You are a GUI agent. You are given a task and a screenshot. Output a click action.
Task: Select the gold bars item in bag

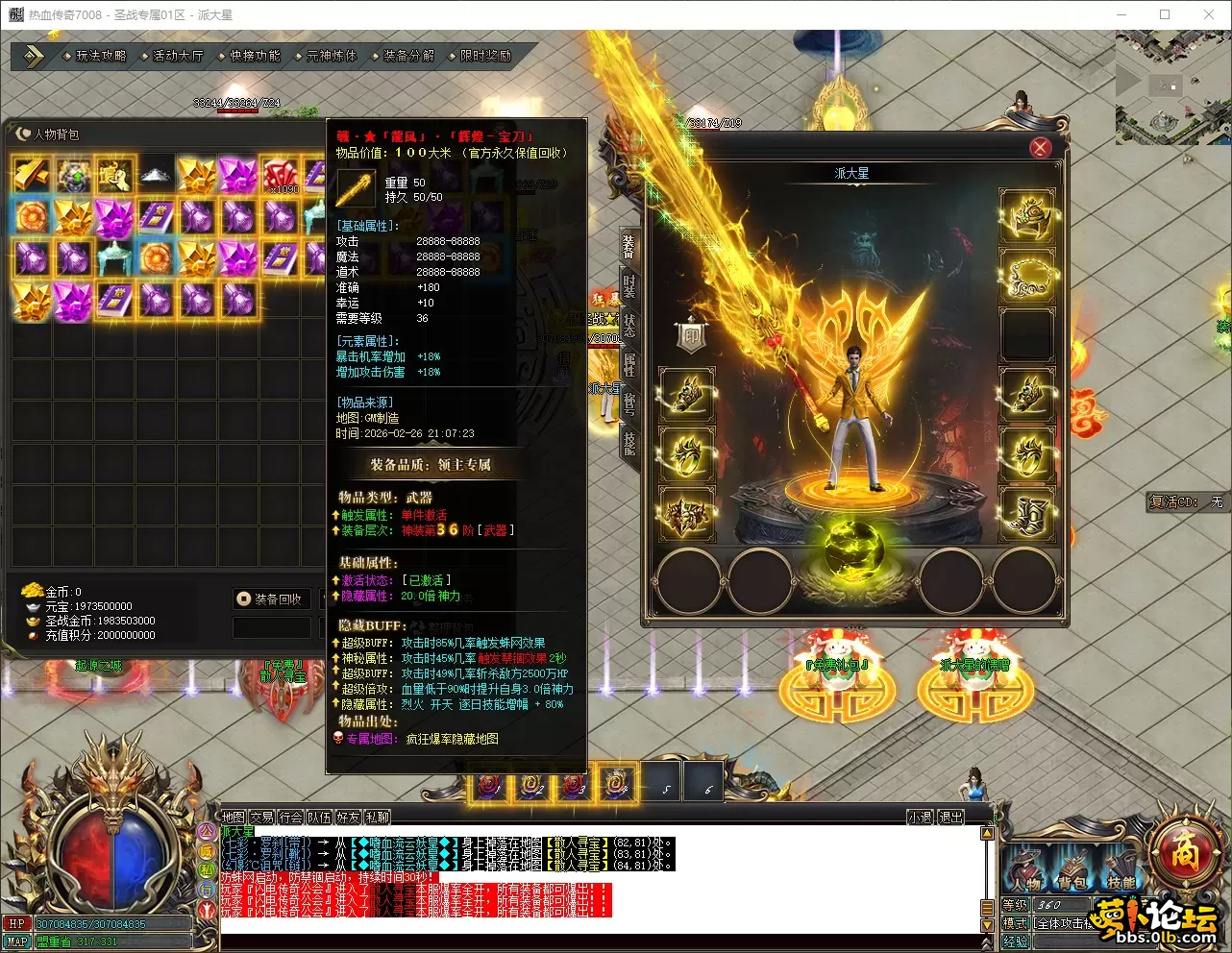point(31,175)
